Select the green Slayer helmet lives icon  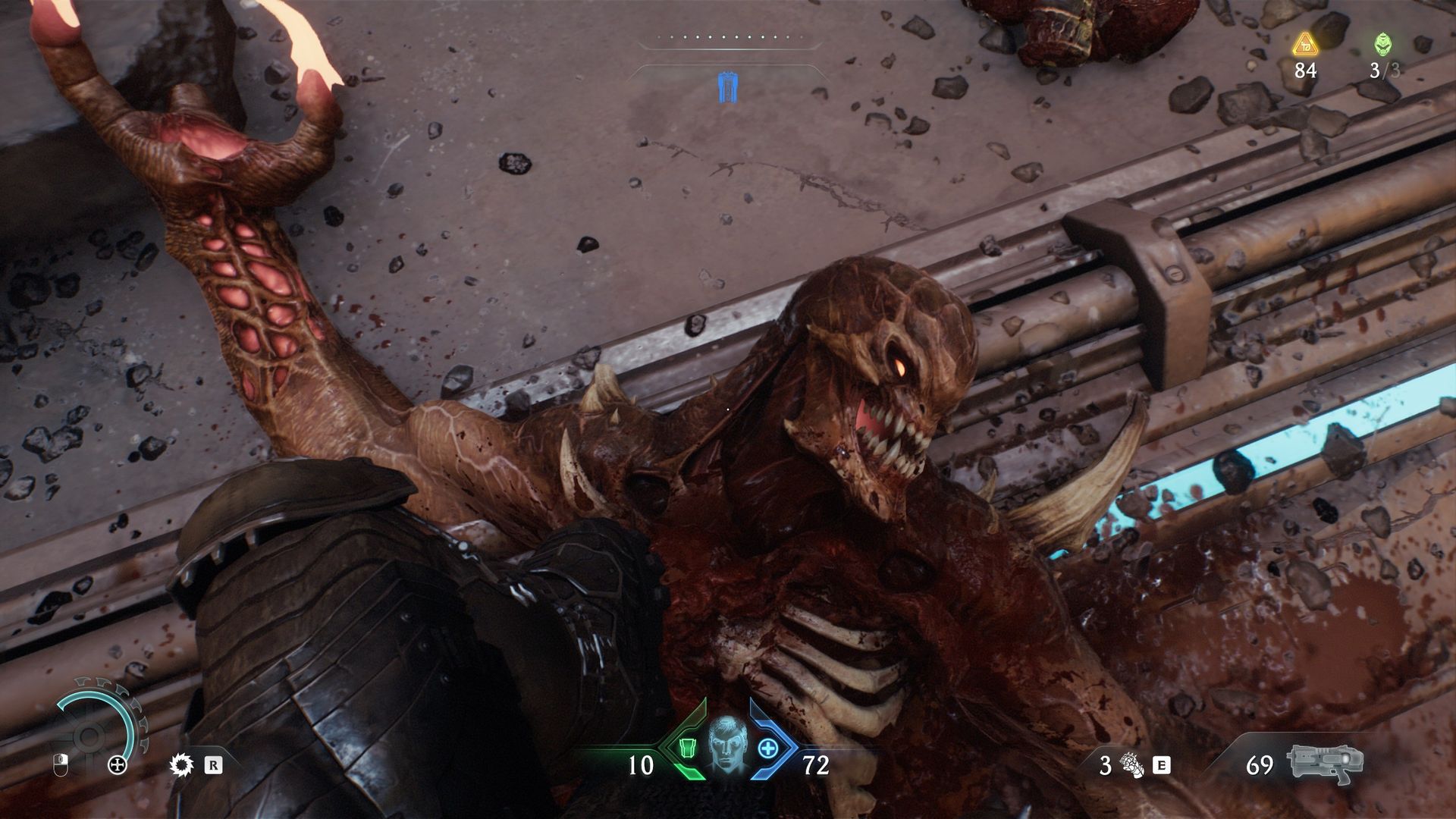point(1383,44)
